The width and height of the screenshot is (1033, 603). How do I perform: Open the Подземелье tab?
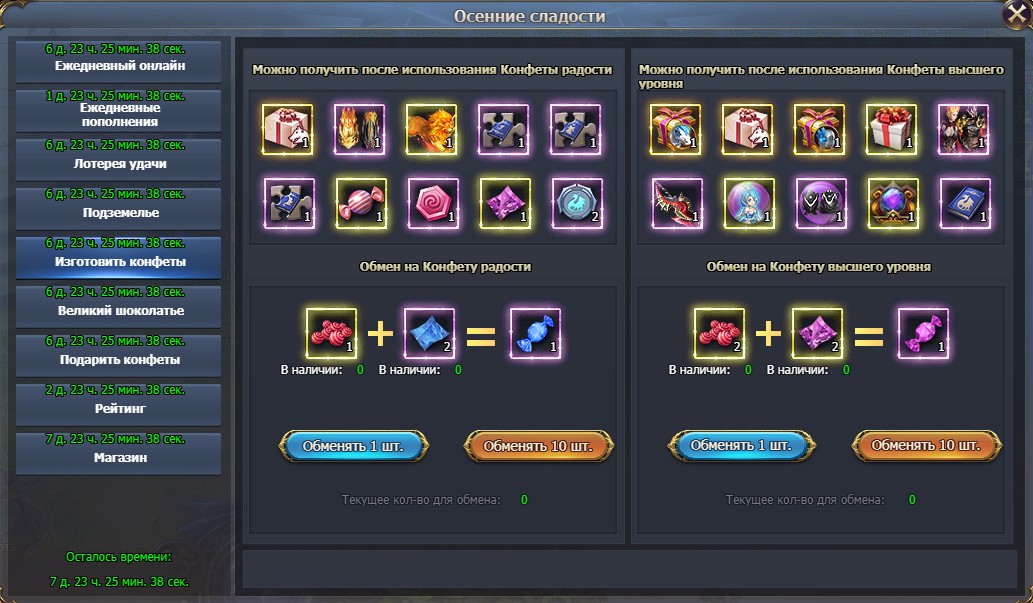(119, 208)
